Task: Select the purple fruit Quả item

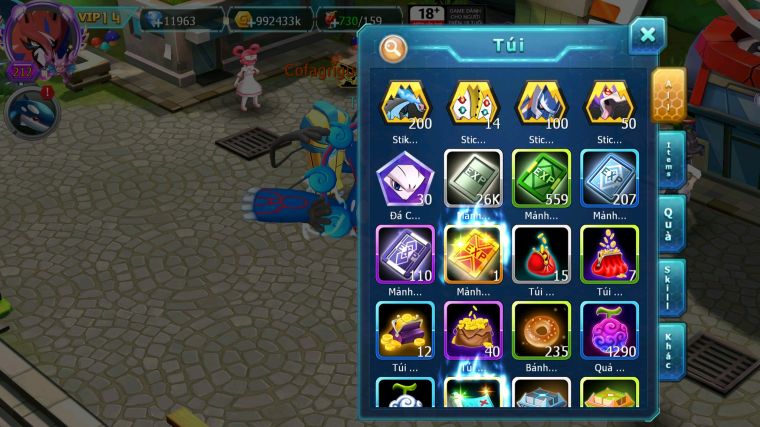Action: pos(609,330)
